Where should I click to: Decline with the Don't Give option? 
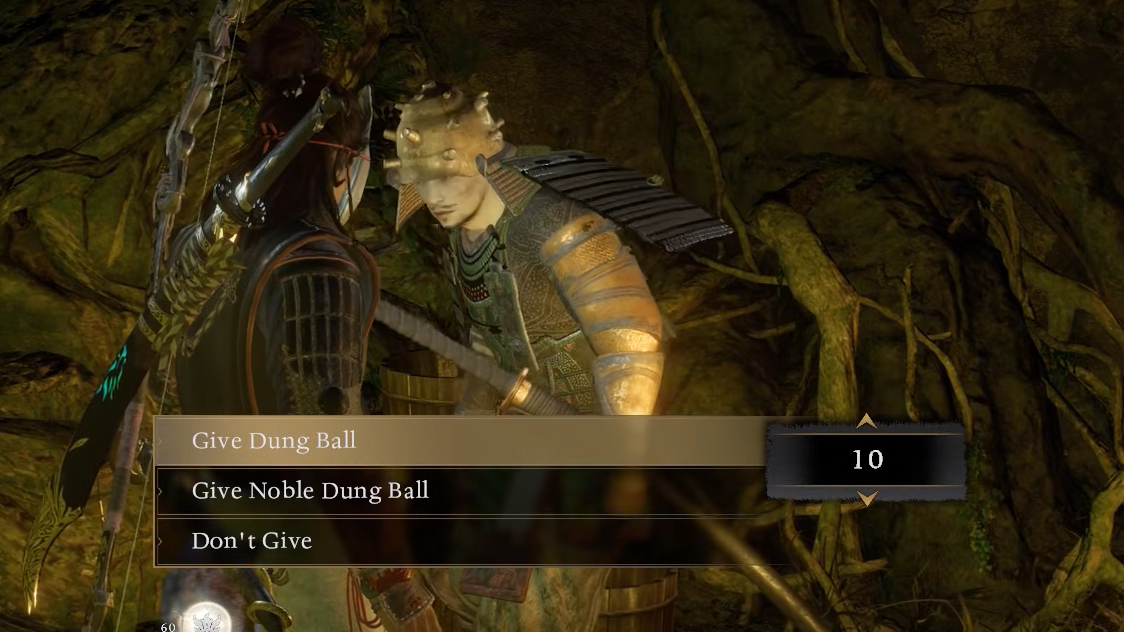coord(252,541)
